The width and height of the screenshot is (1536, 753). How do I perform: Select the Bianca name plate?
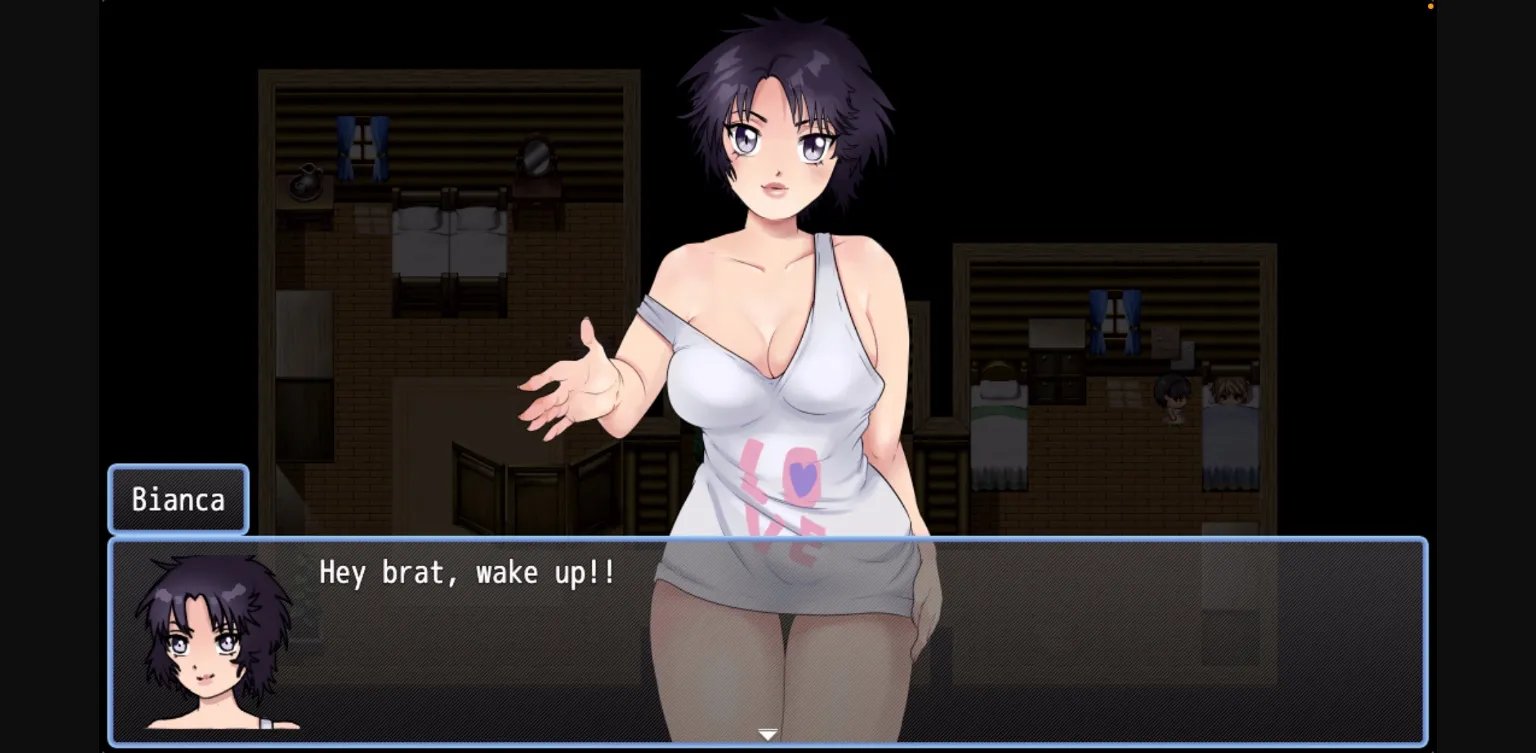click(178, 500)
